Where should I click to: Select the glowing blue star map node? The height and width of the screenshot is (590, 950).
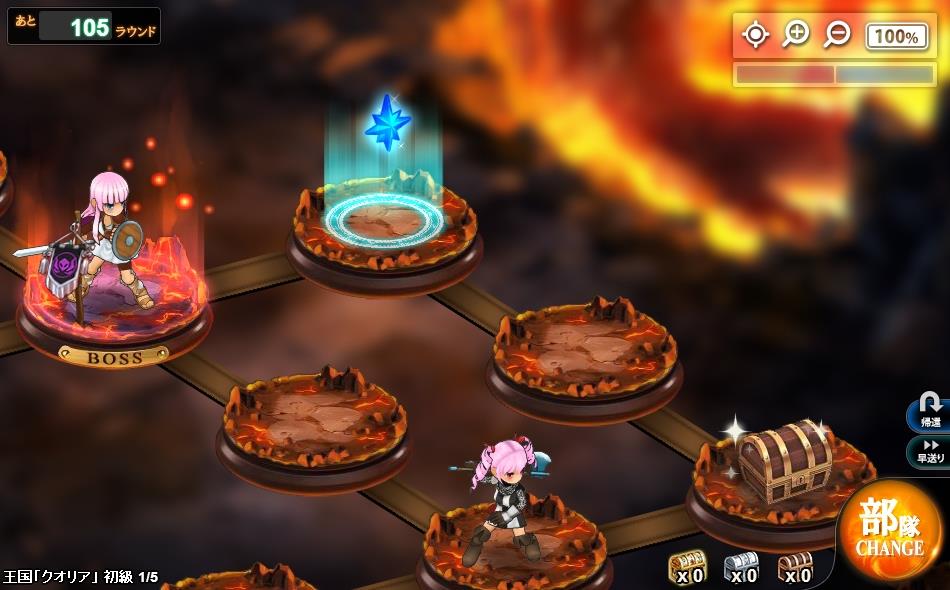(384, 215)
